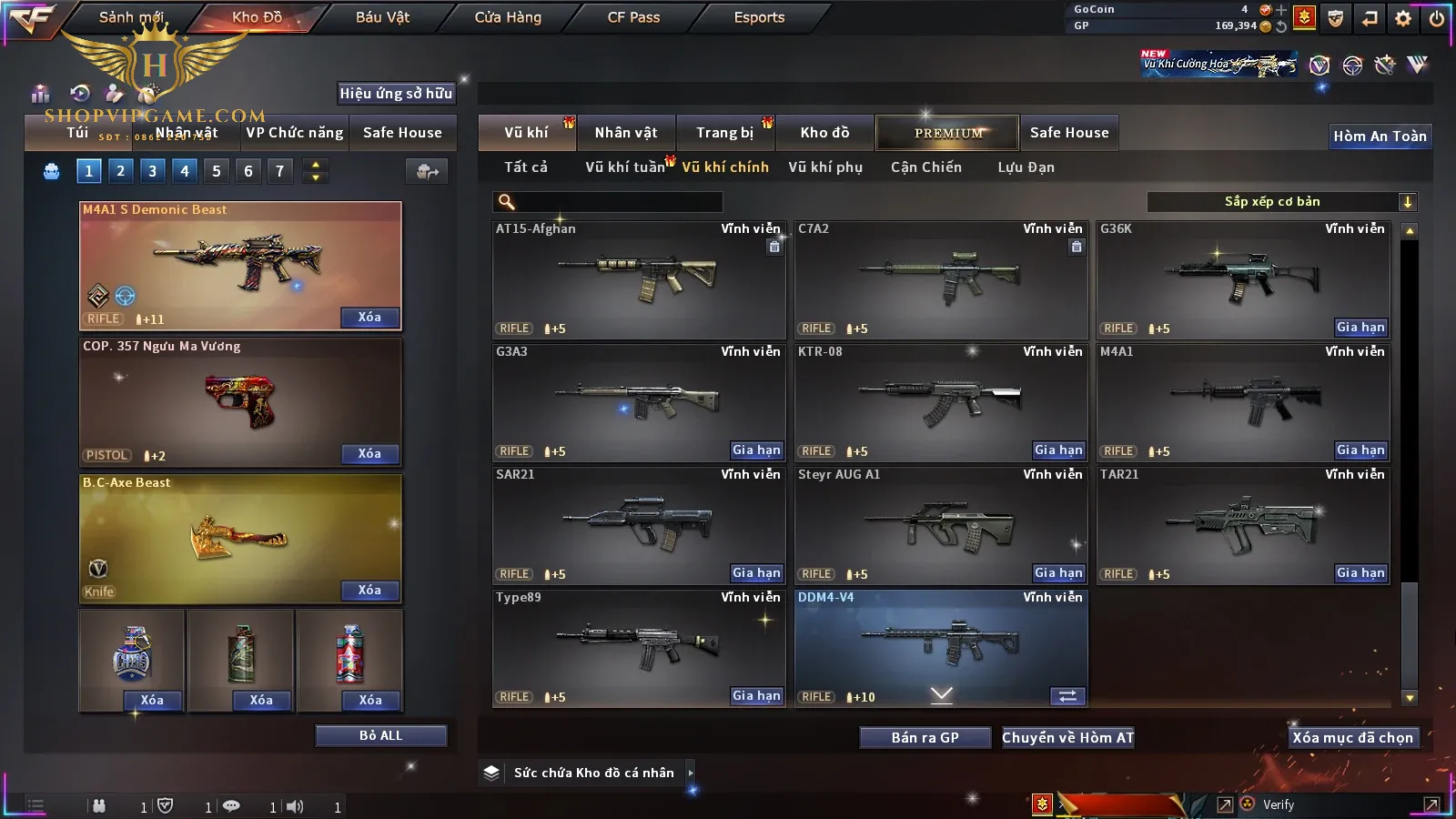Viewport: 1456px width, 819px height.
Task: Delete selection with Xóa mục đã chọn
Action: coord(1352,738)
